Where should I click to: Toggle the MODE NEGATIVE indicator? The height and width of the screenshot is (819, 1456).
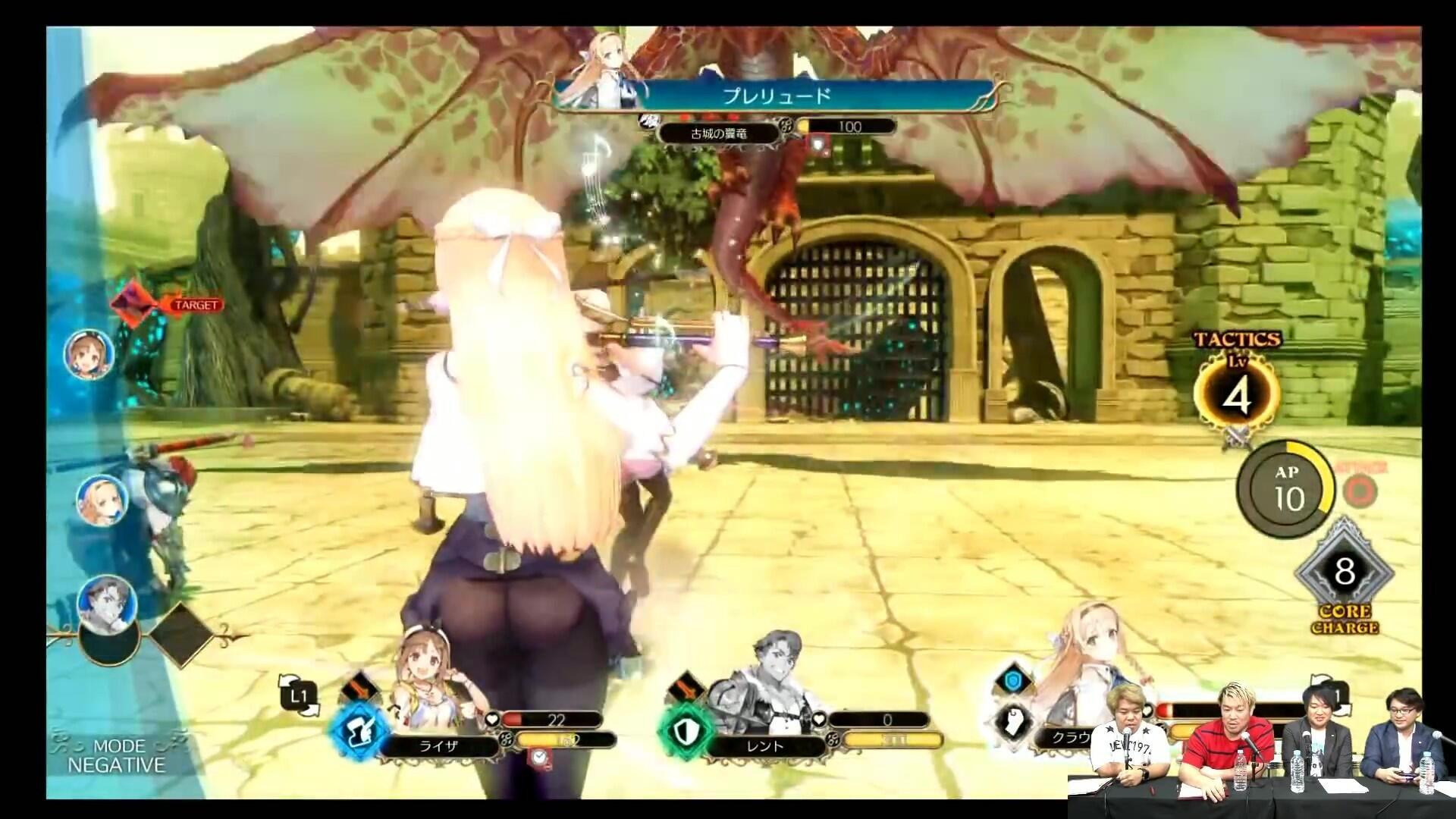[x=116, y=756]
